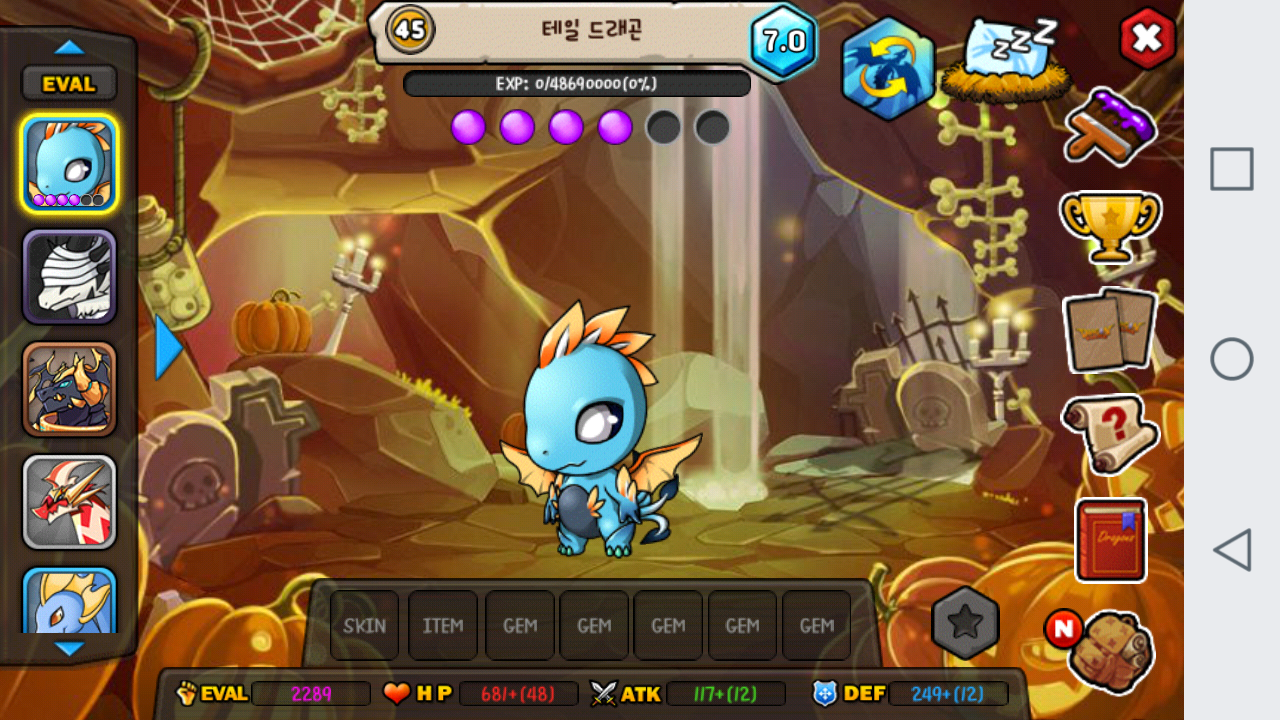Move dragon list down with bottom arrow

point(69,649)
